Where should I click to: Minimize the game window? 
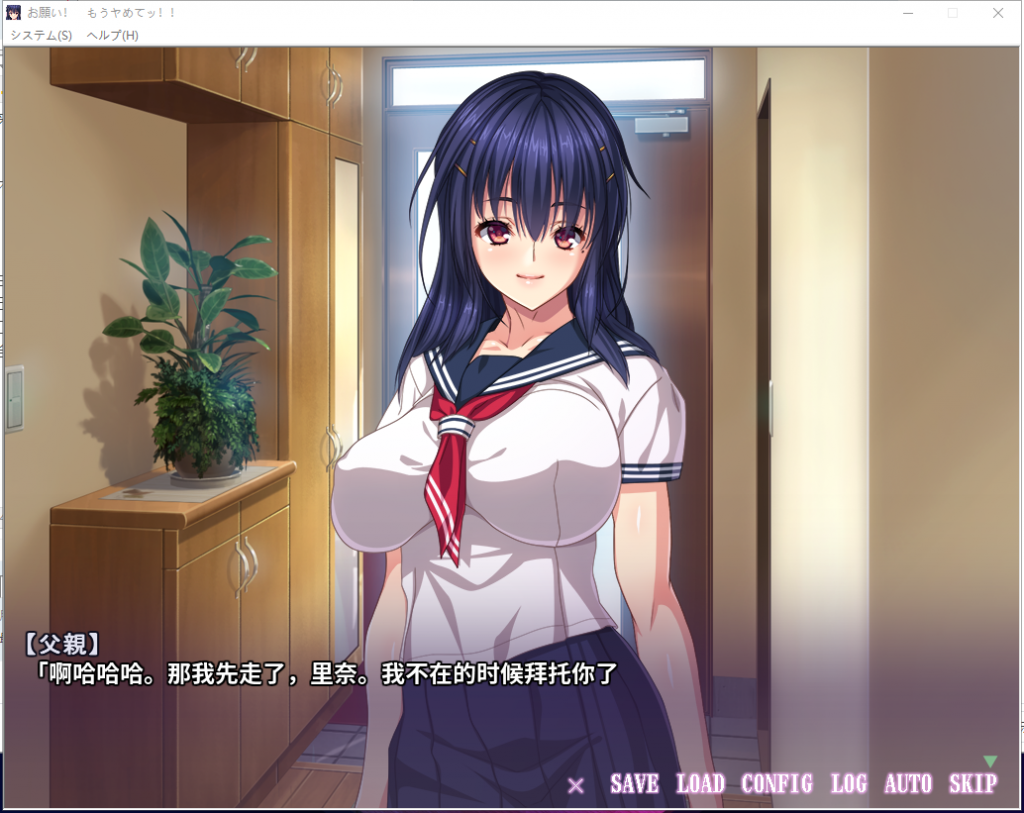[908, 13]
